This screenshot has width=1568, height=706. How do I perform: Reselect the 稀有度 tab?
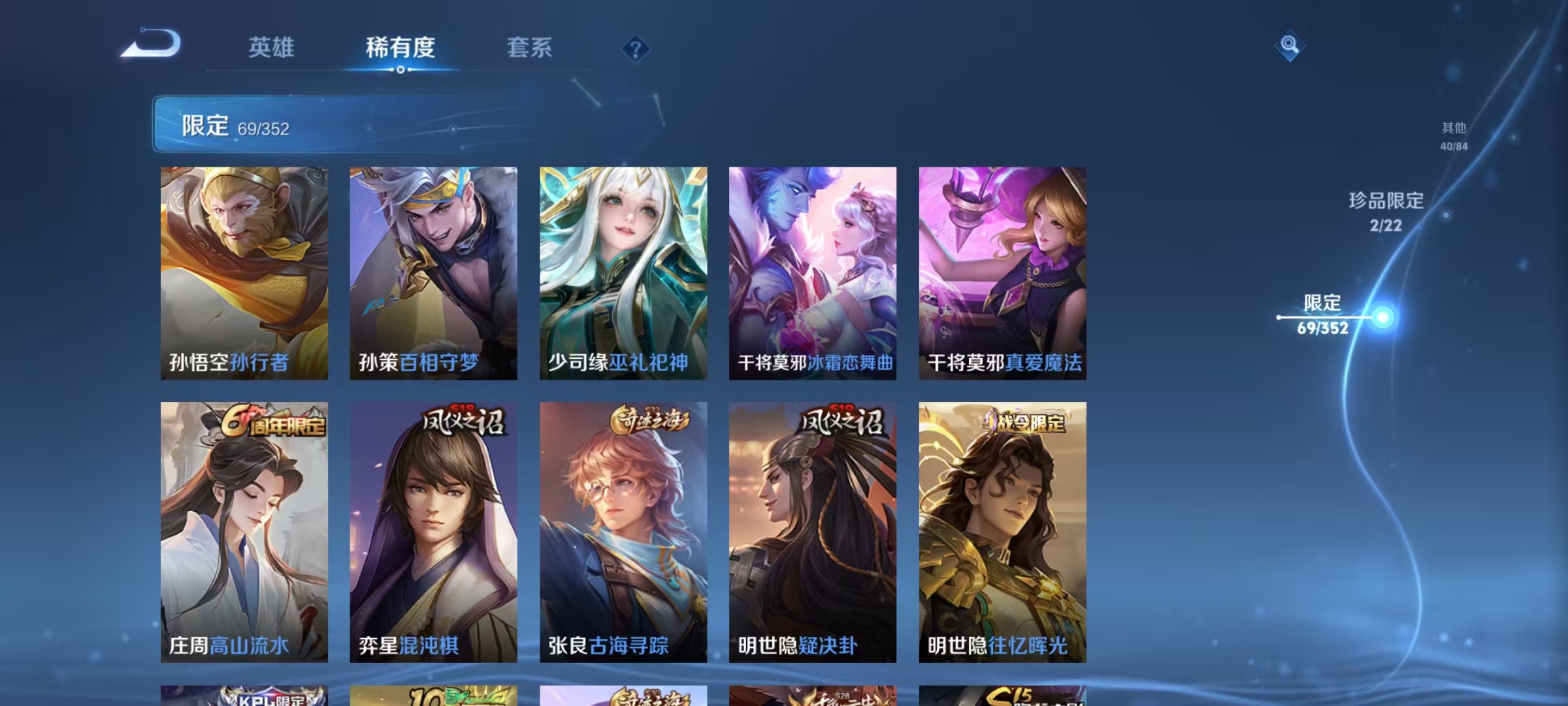click(x=401, y=48)
